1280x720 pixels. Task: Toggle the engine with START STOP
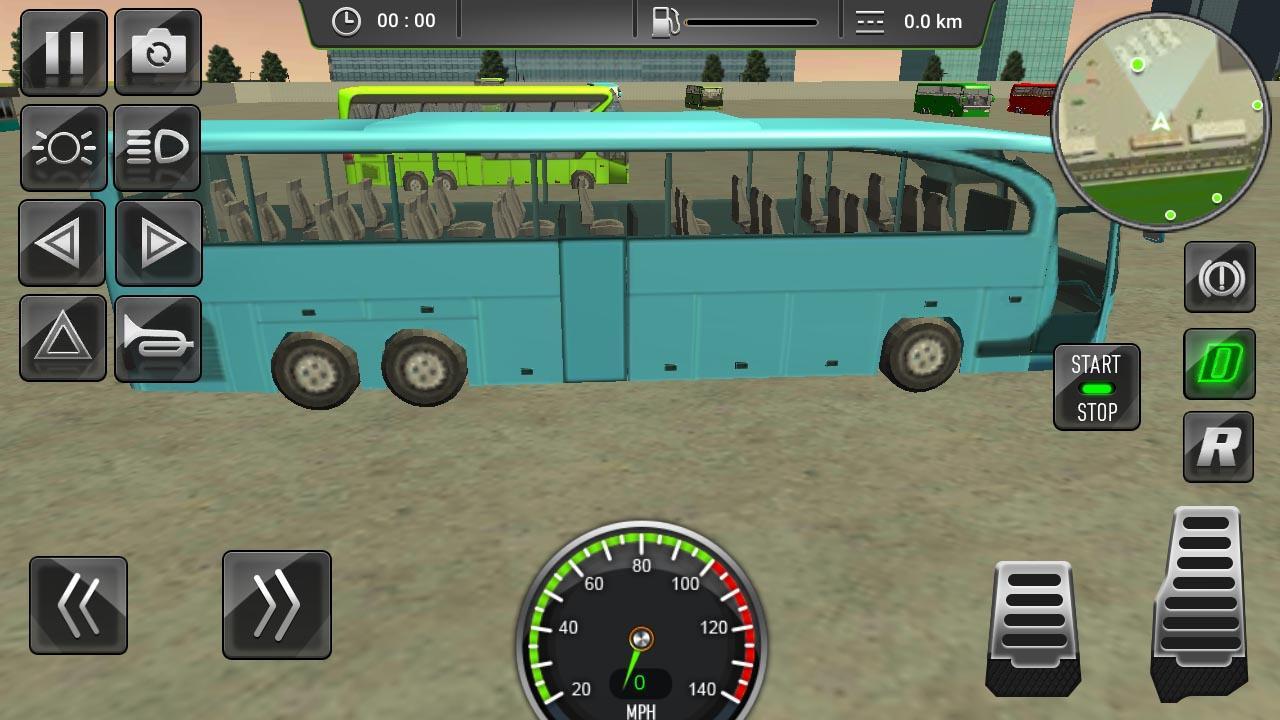pos(1096,388)
